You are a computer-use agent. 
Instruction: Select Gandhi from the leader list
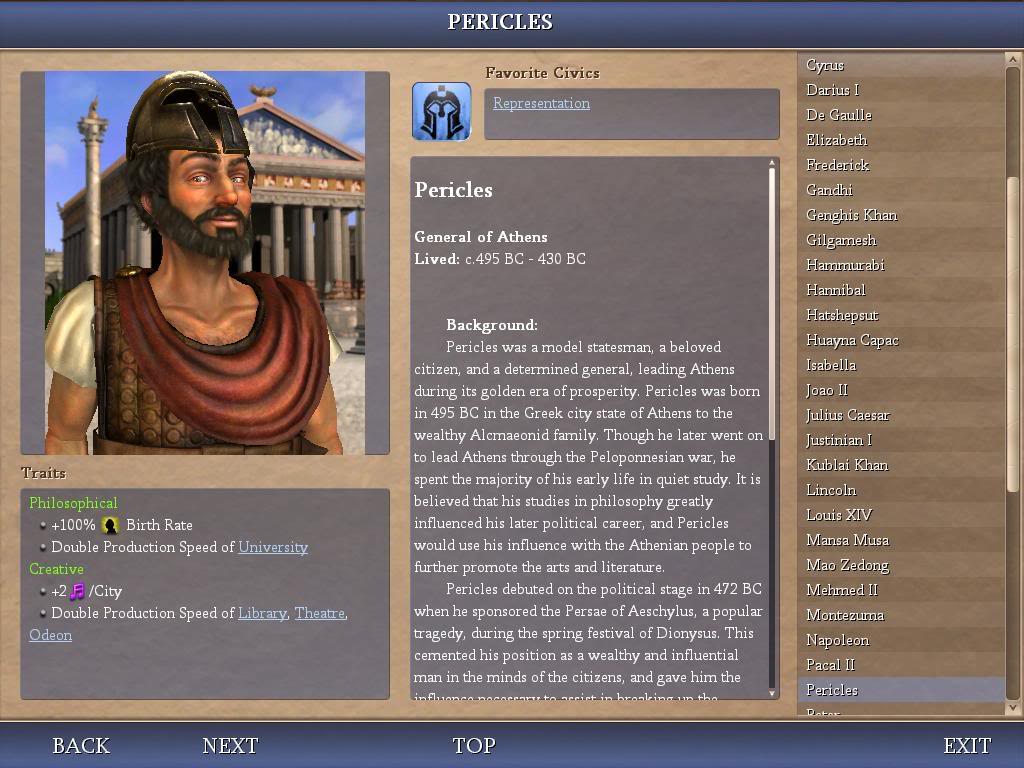pos(829,190)
